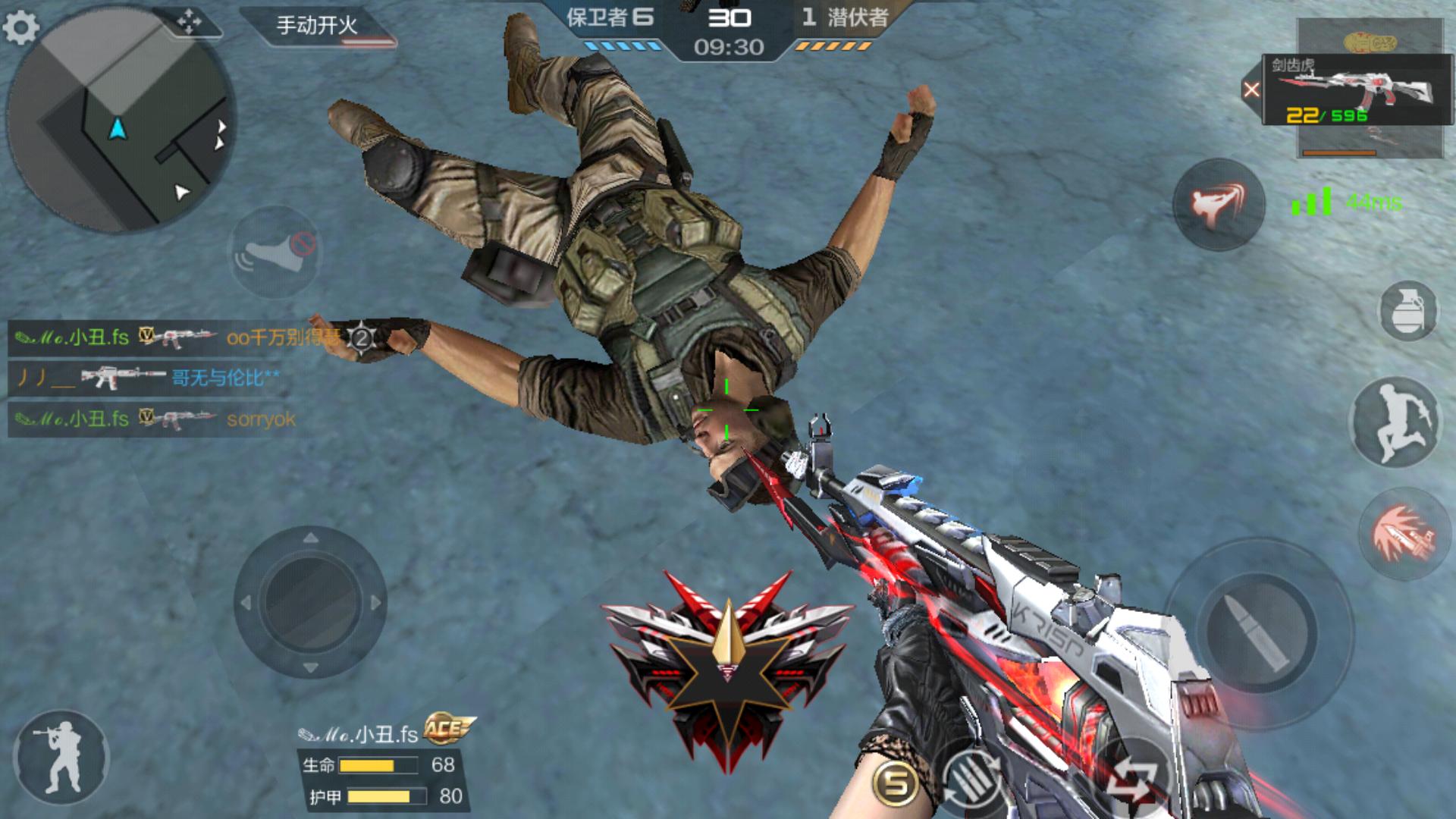Toggle the 手动开火 manual fire mode
The height and width of the screenshot is (819, 1456).
[317, 26]
